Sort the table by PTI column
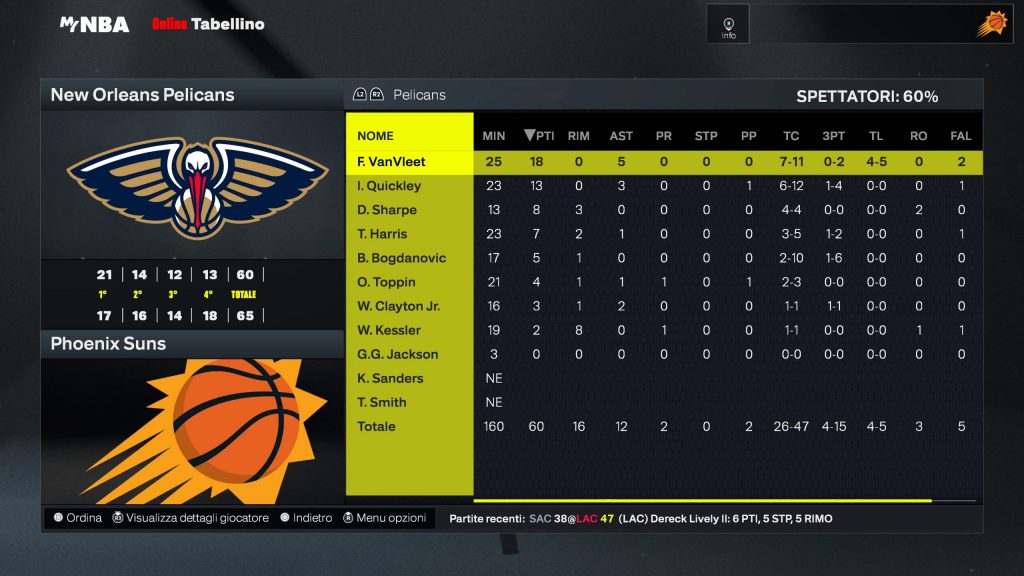This screenshot has width=1024, height=576. tap(539, 136)
